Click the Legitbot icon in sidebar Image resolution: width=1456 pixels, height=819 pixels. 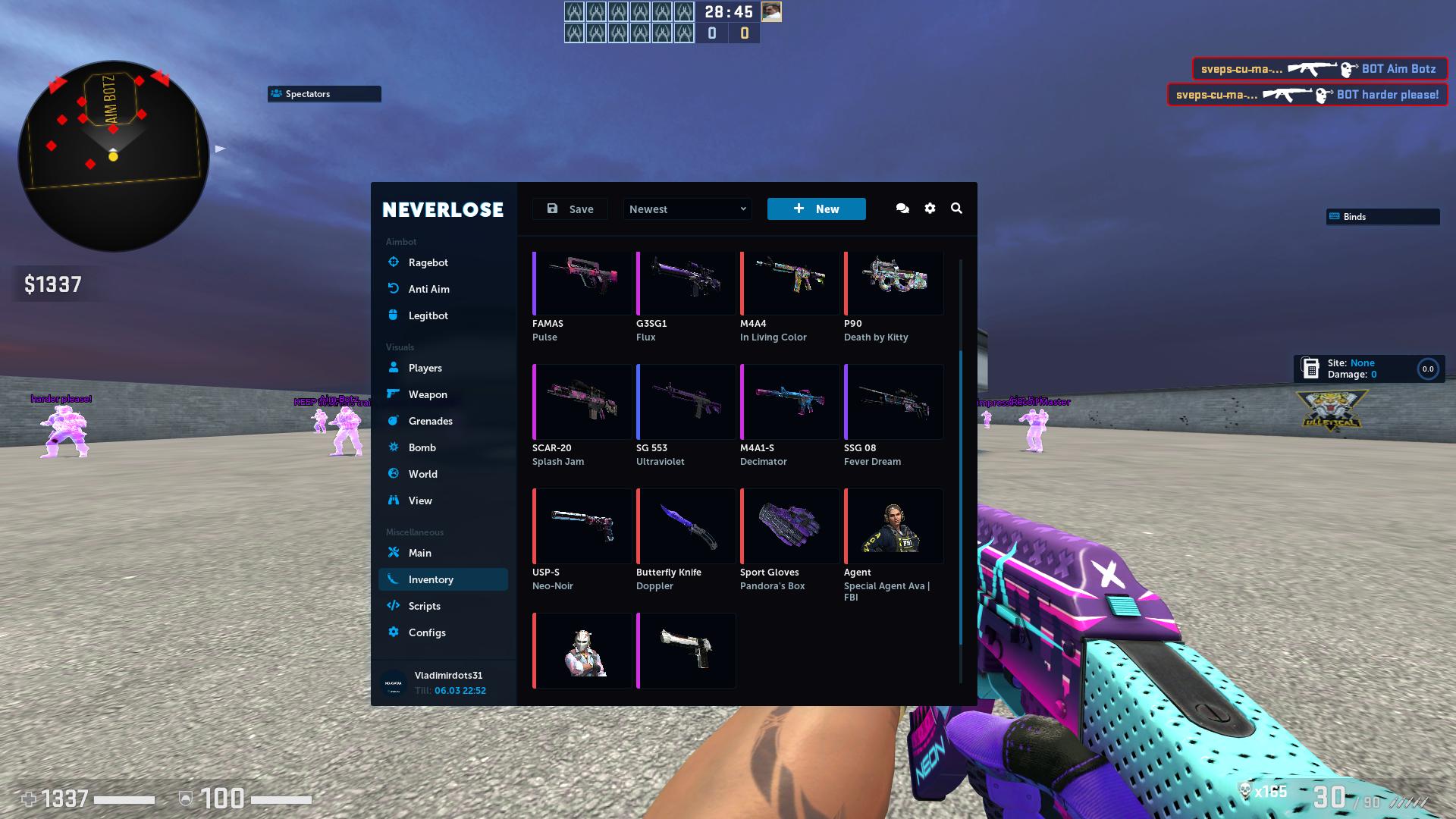394,315
